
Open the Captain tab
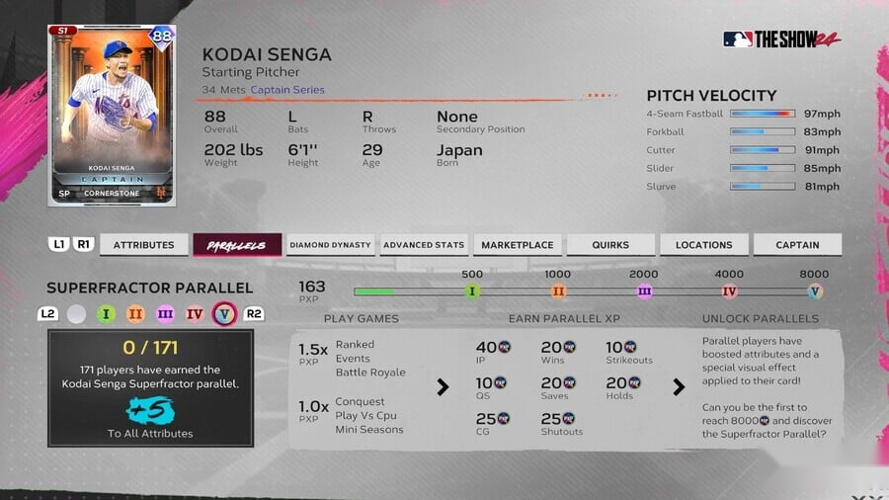(x=797, y=245)
